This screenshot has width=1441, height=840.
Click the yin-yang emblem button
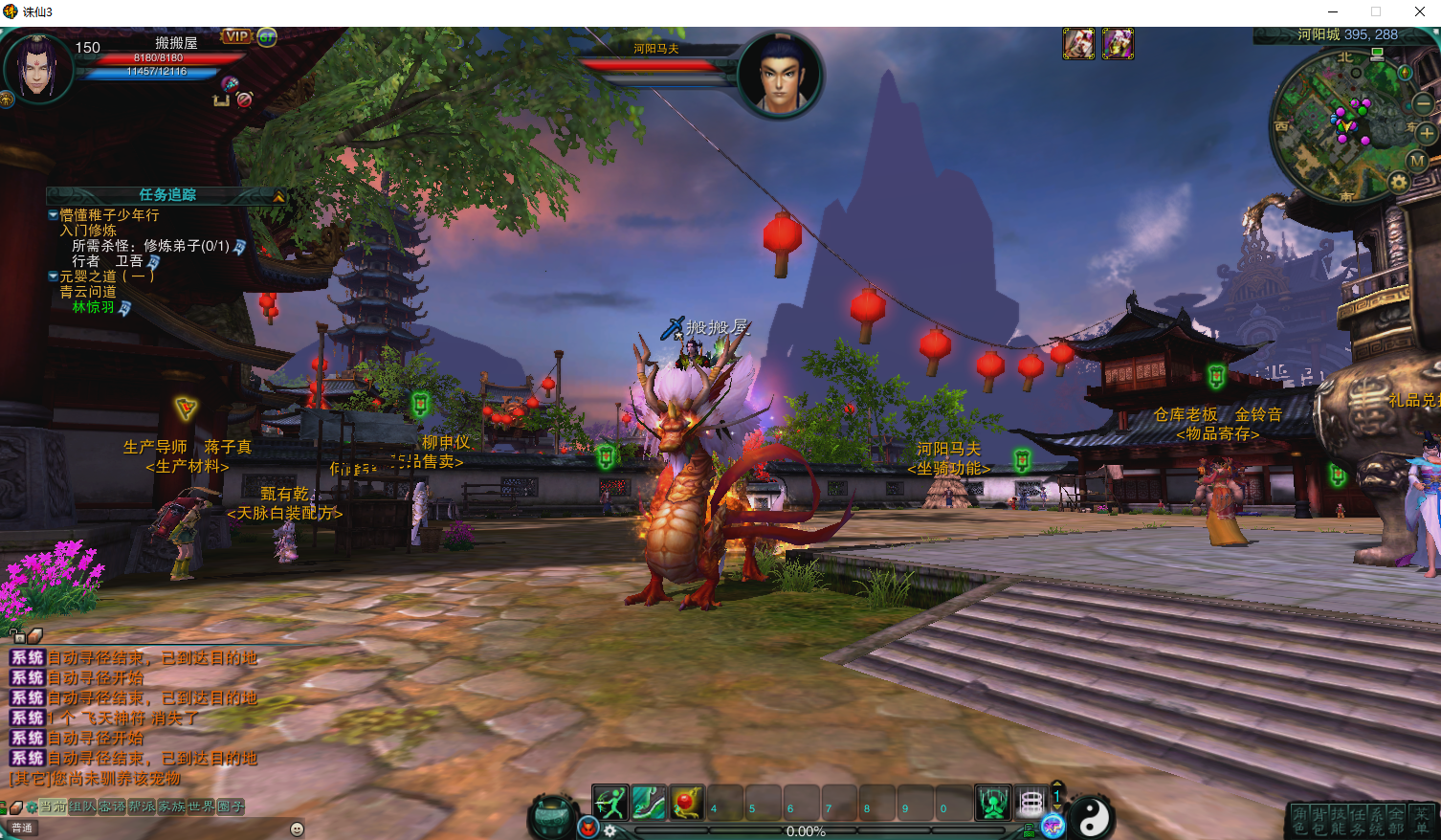point(1094,816)
